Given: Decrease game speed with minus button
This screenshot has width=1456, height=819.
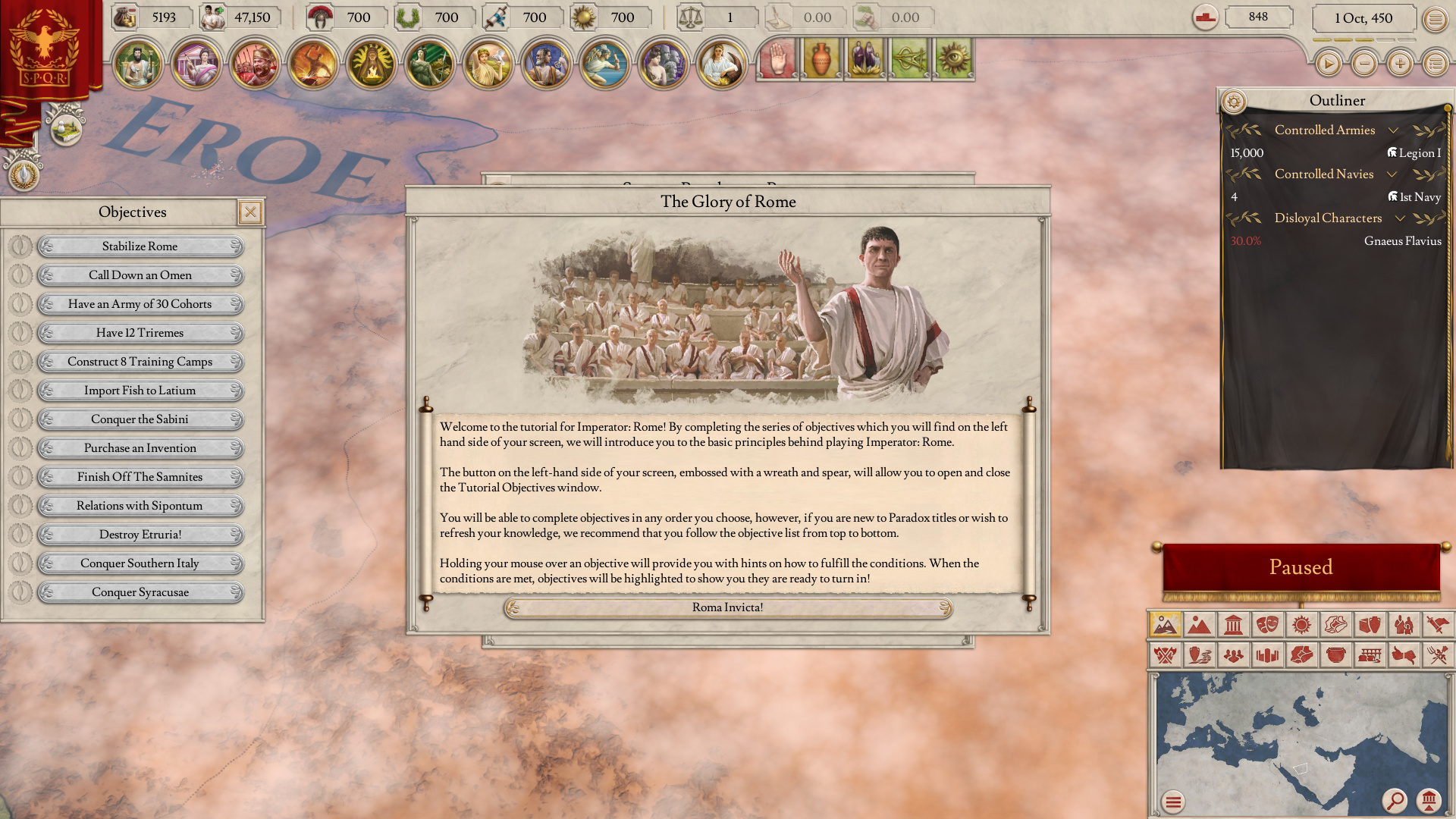Looking at the screenshot, I should coord(1364,64).
